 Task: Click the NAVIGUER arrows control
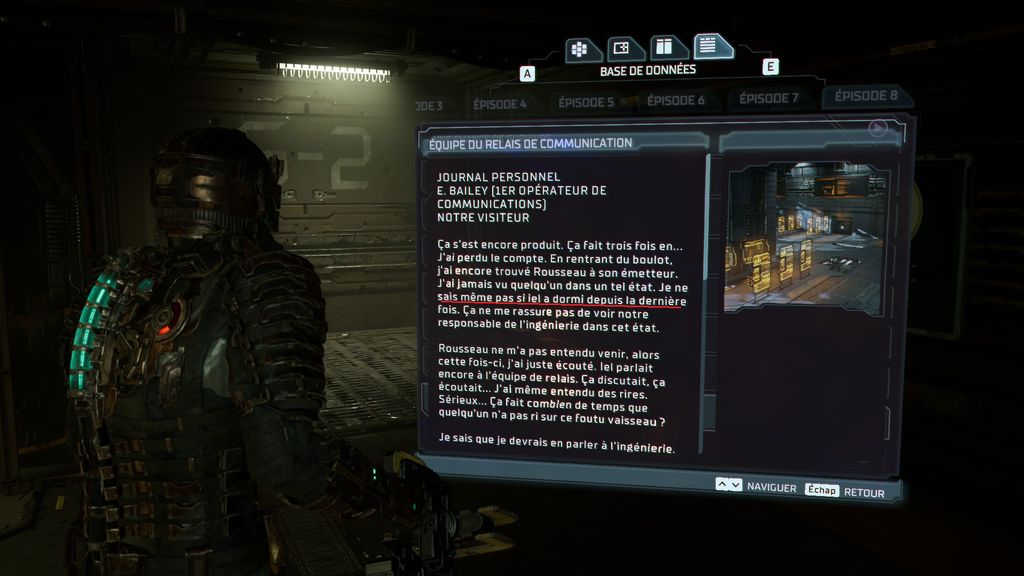(729, 485)
